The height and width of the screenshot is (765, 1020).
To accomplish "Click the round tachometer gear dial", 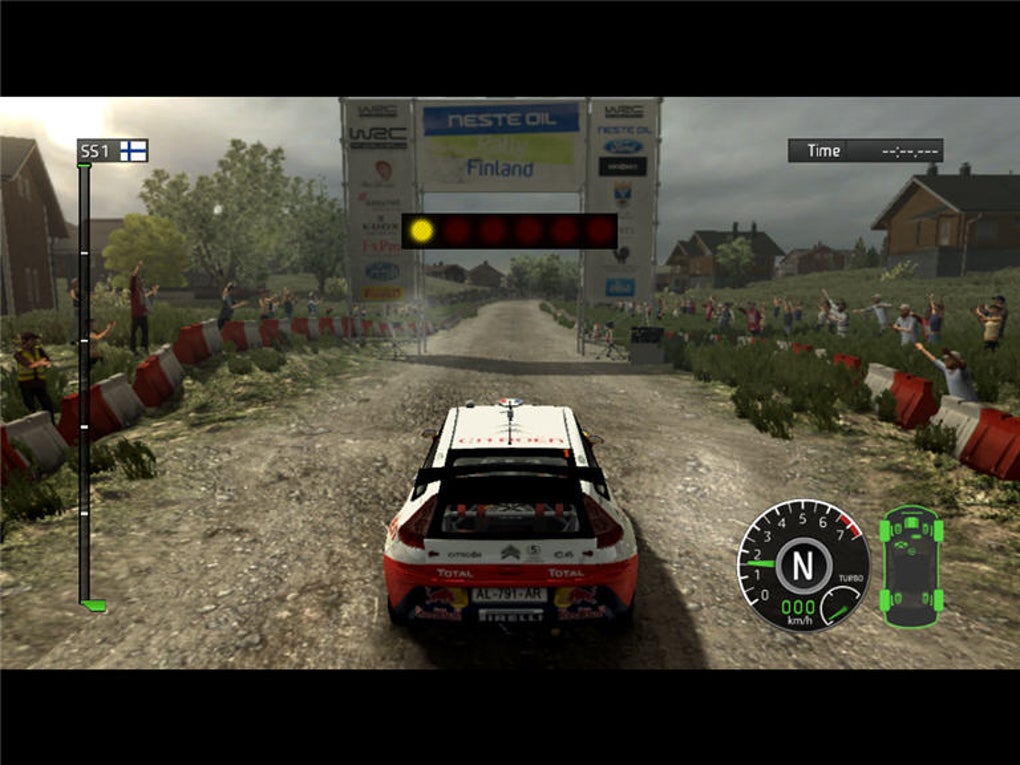I will [x=803, y=565].
